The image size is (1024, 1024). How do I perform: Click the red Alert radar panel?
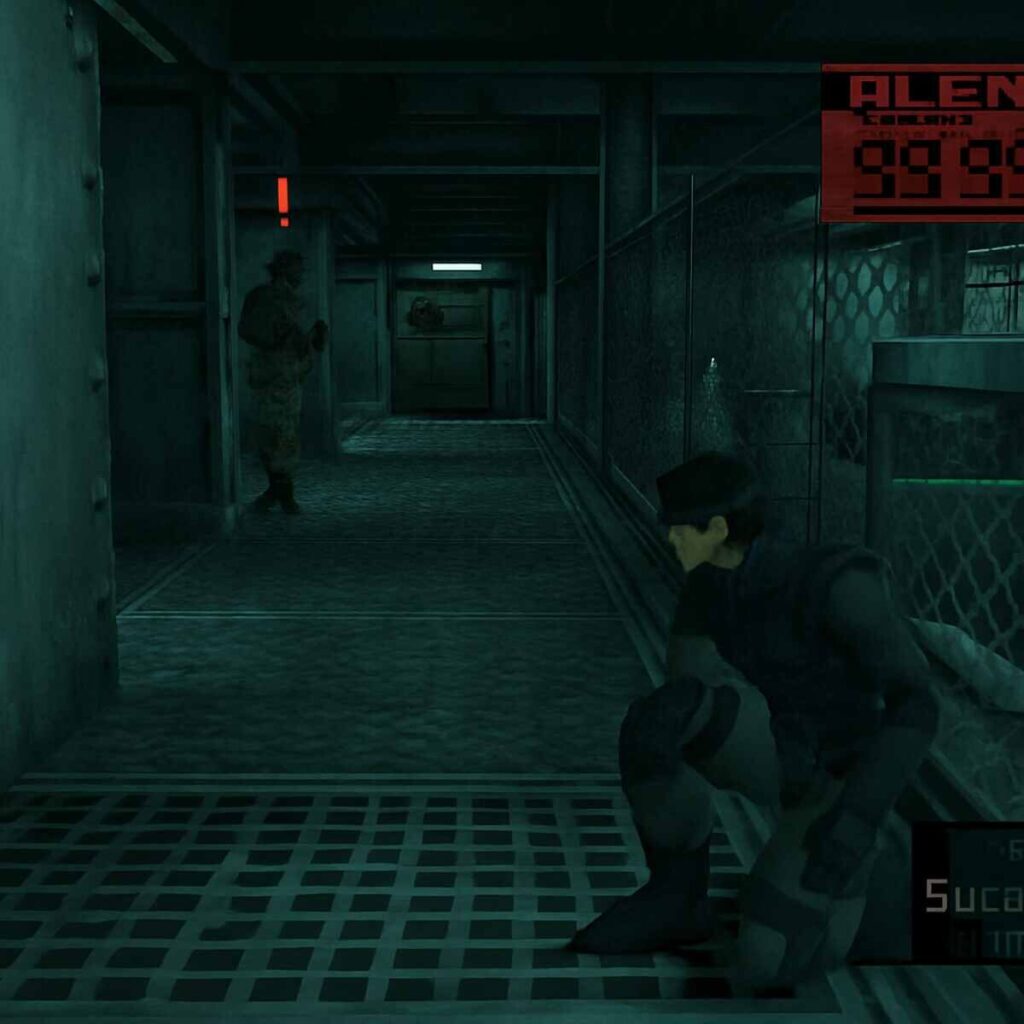[x=922, y=143]
